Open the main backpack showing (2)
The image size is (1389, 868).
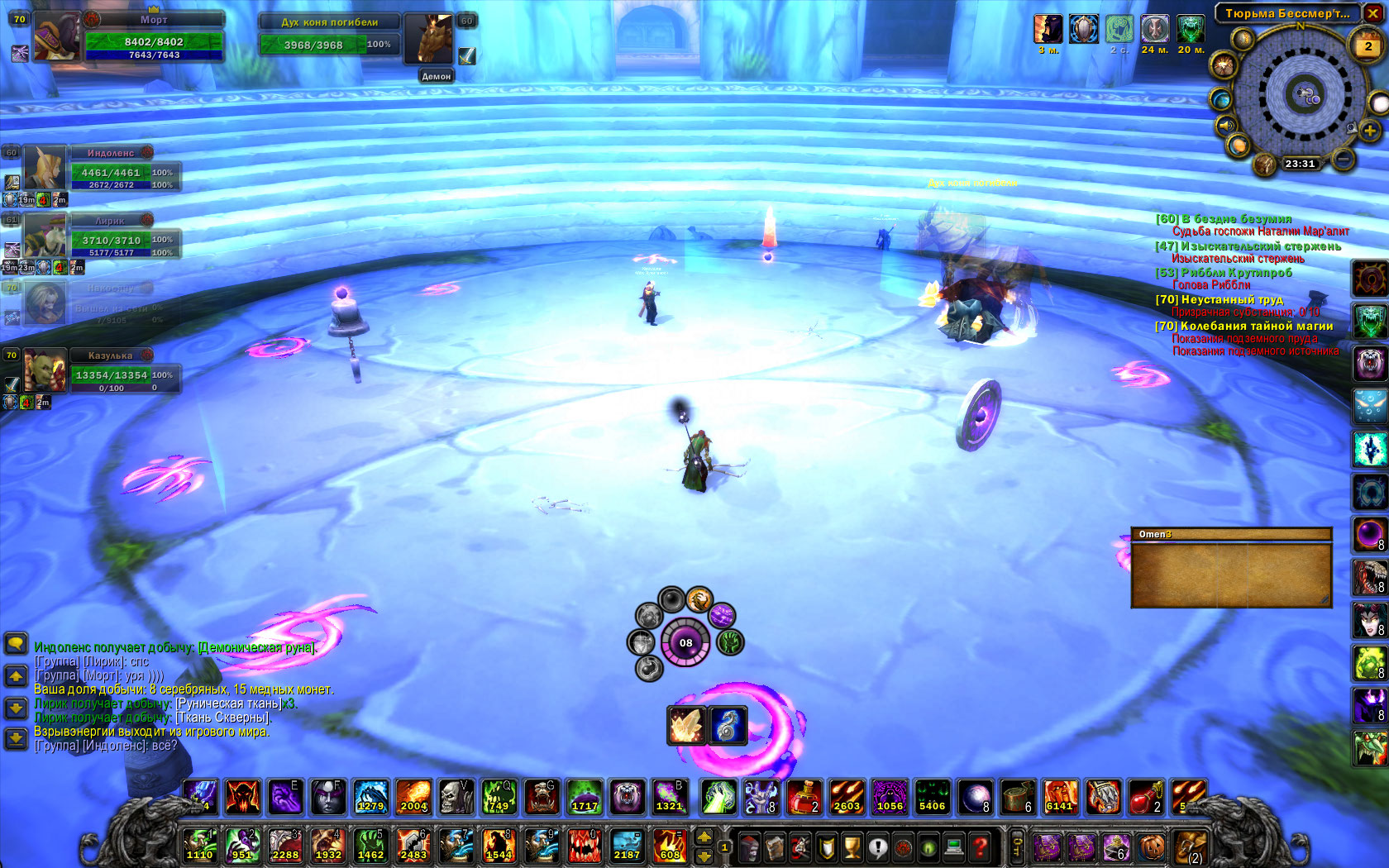click(1190, 847)
